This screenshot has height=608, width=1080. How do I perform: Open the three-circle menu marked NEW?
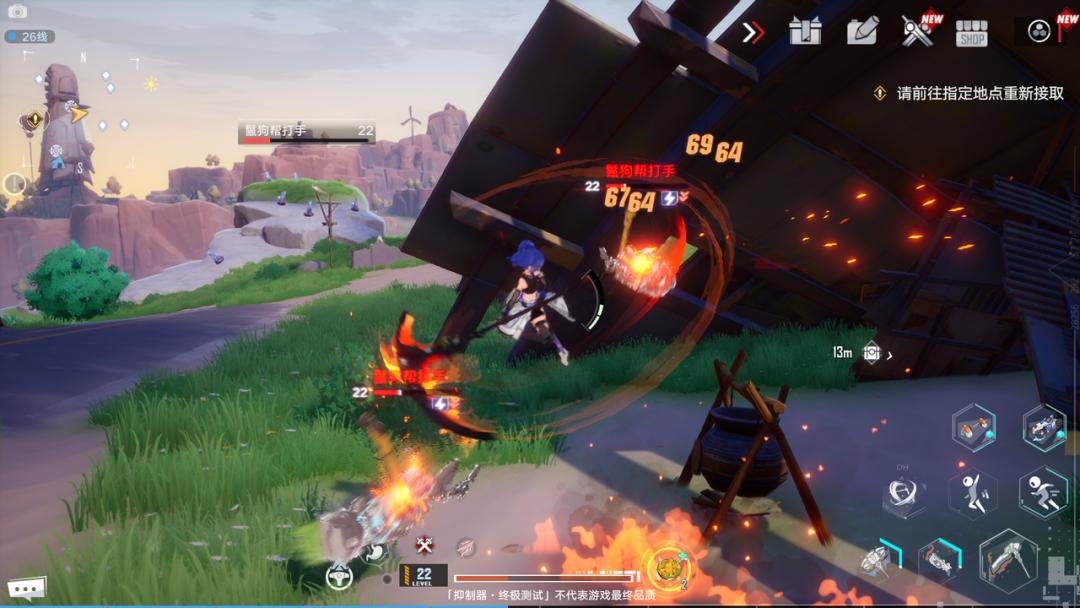(1039, 31)
